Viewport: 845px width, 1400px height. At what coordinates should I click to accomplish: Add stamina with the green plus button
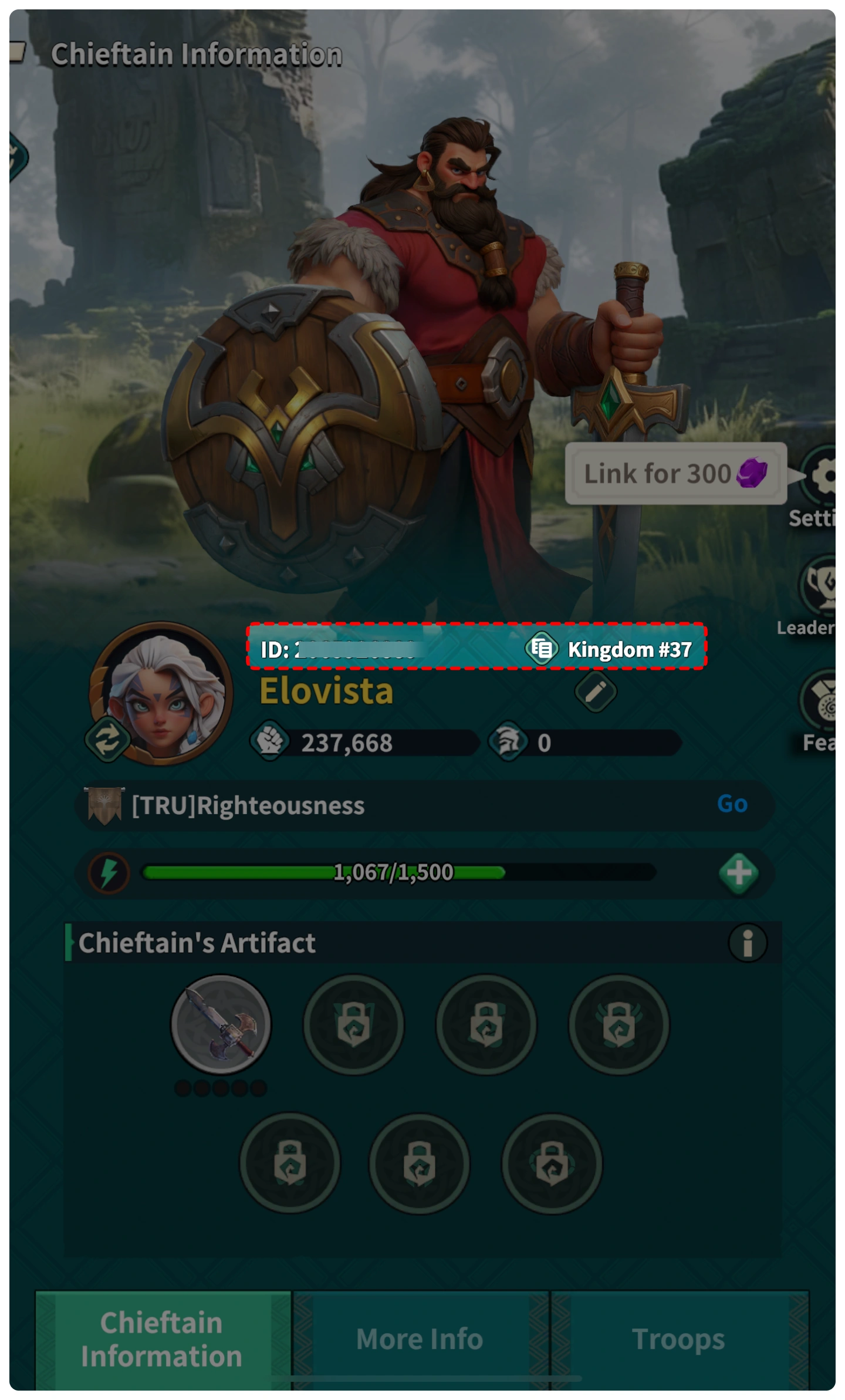(738, 873)
